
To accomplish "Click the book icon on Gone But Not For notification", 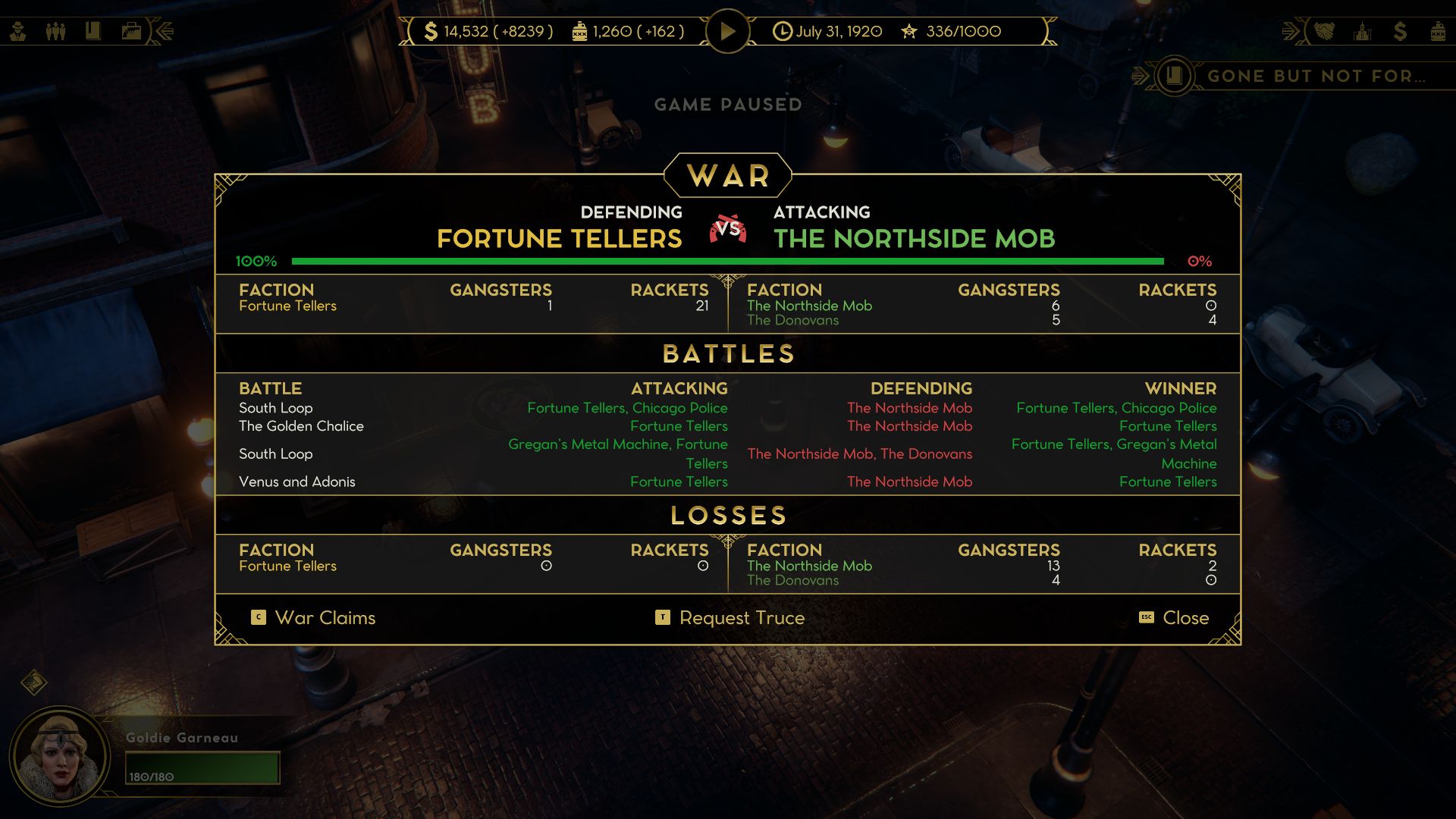I will click(x=1172, y=76).
